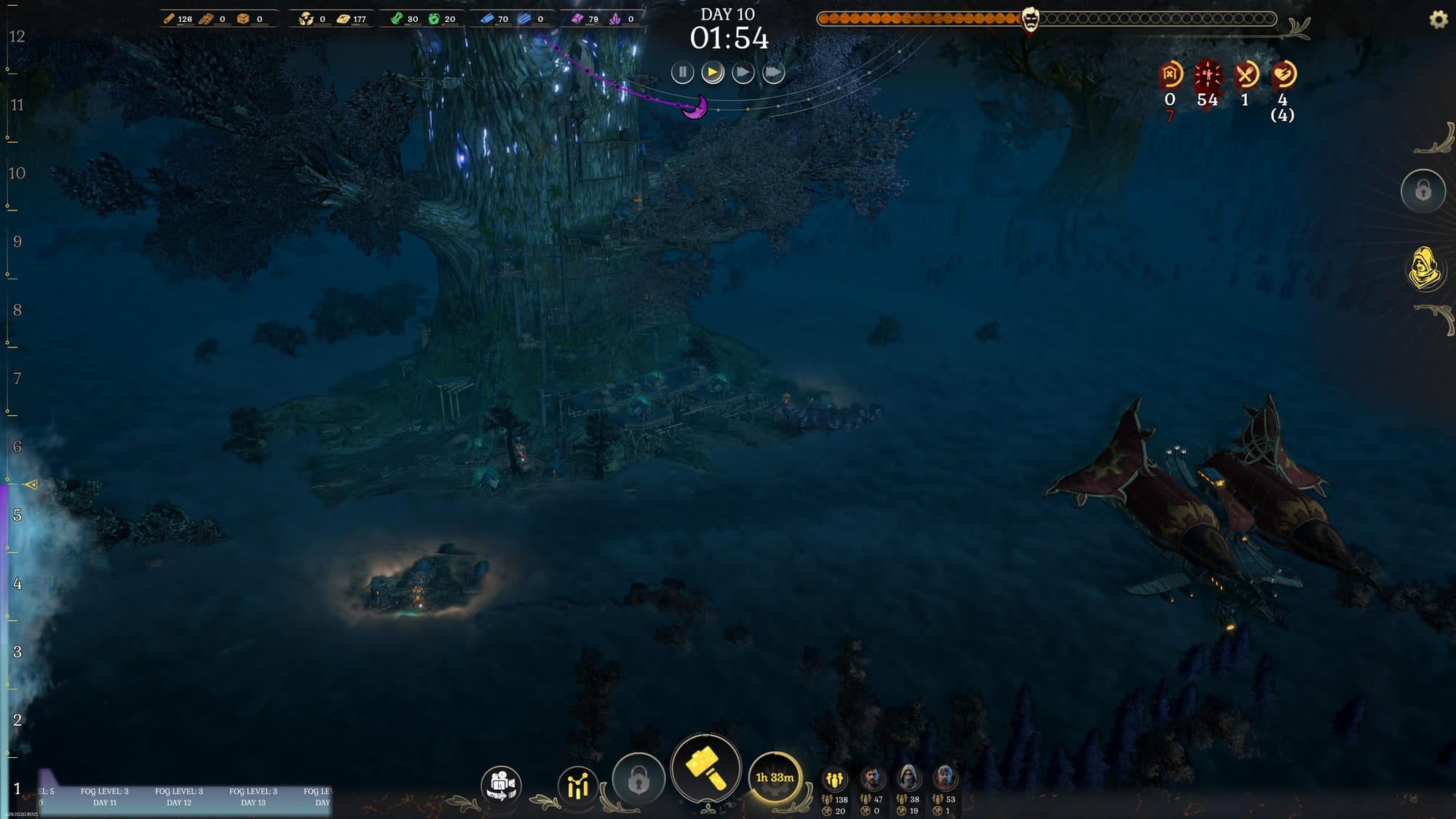The height and width of the screenshot is (819, 1456).
Task: Switch to triple fast-forward speed
Action: (x=773, y=73)
